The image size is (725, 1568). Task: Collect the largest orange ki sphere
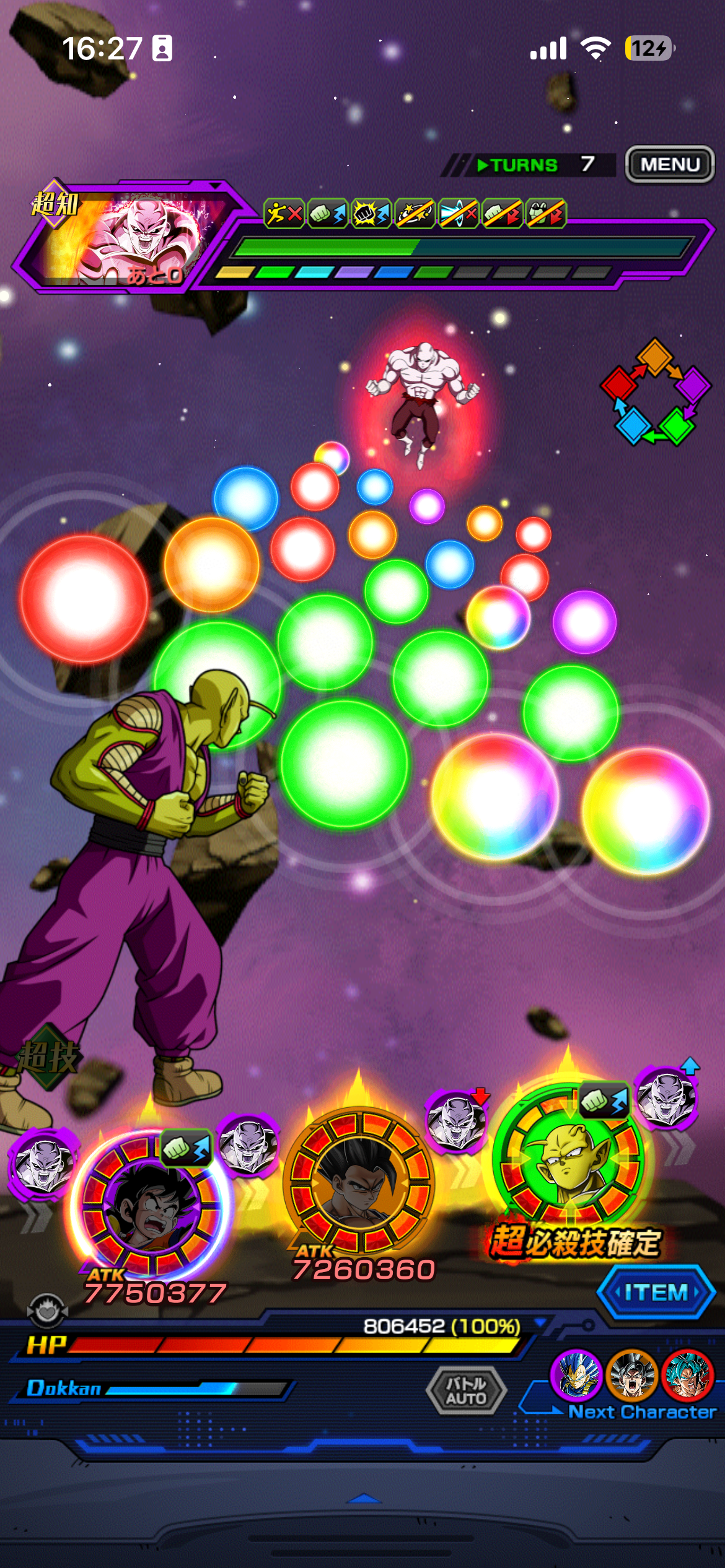point(211,564)
